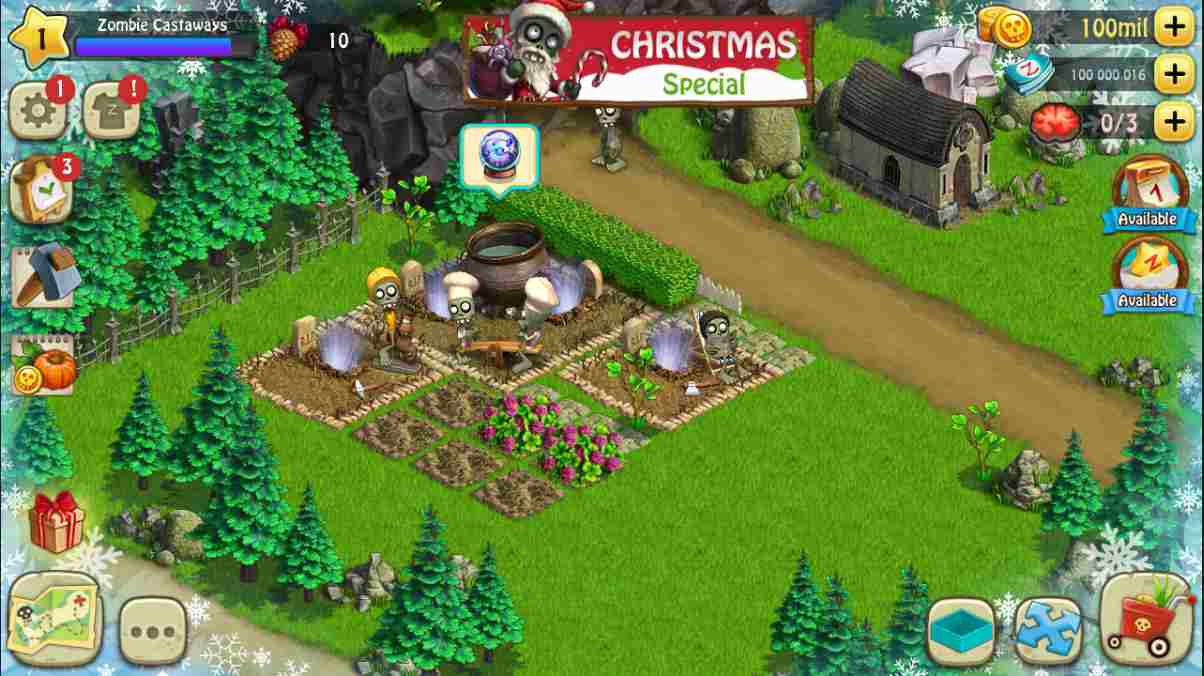Image resolution: width=1204 pixels, height=676 pixels.
Task: Add more gold coins with plus button
Action: [1174, 28]
